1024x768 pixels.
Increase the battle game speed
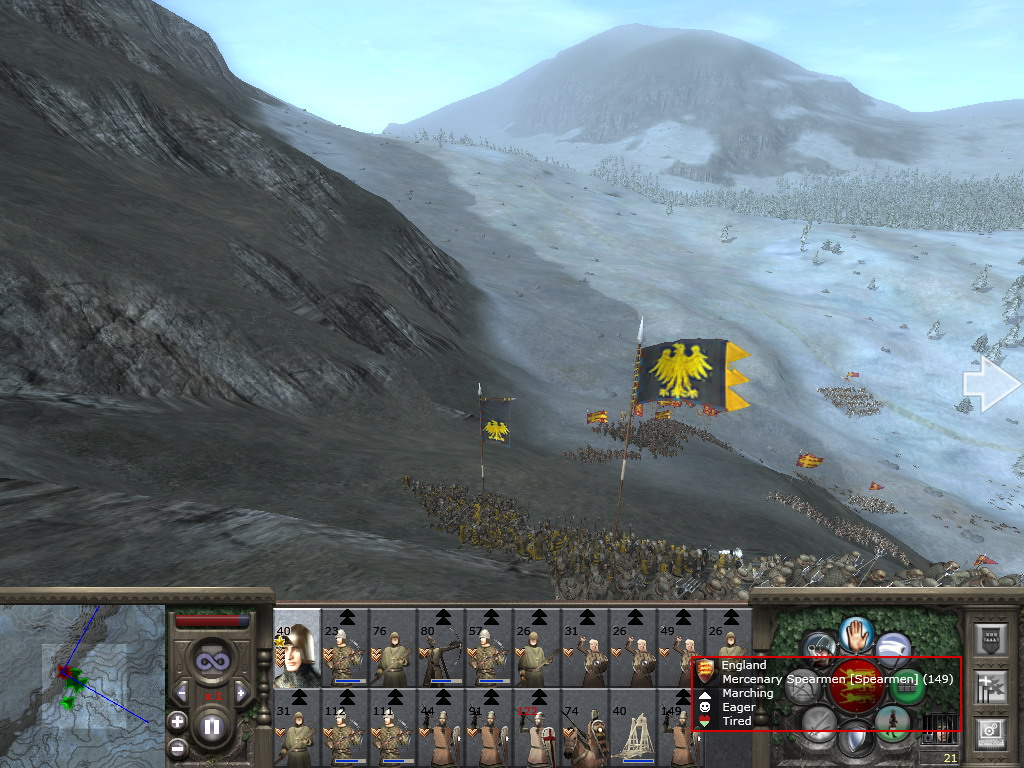tap(240, 692)
